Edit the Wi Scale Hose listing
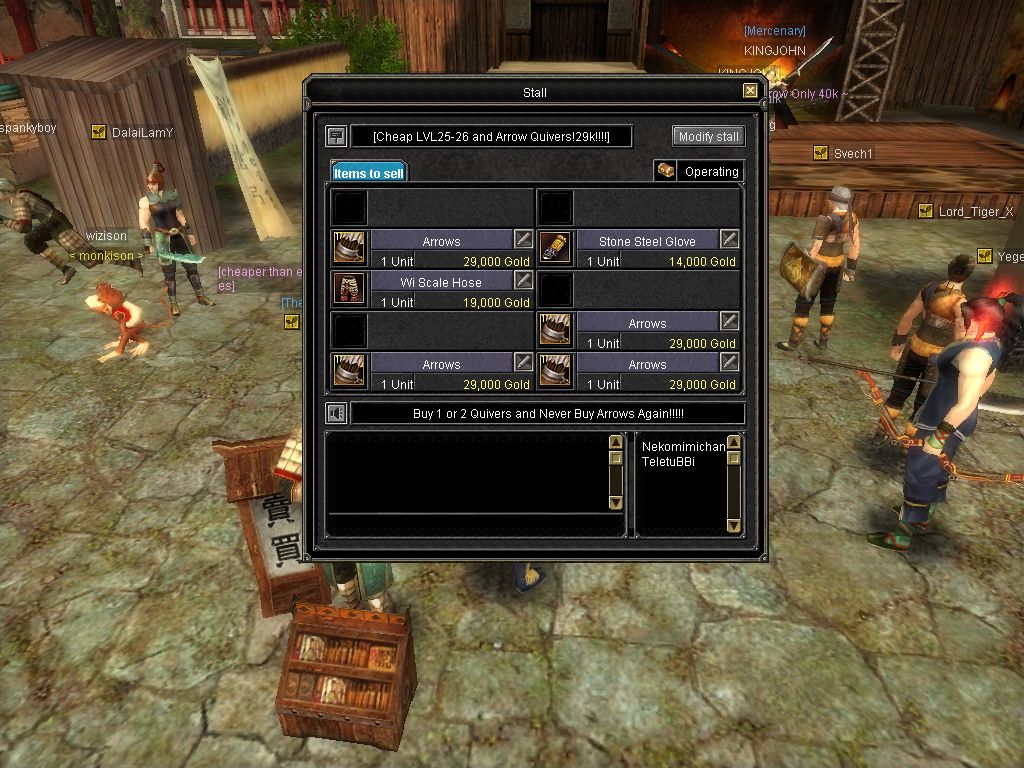Viewport: 1024px width, 768px height. tap(523, 280)
